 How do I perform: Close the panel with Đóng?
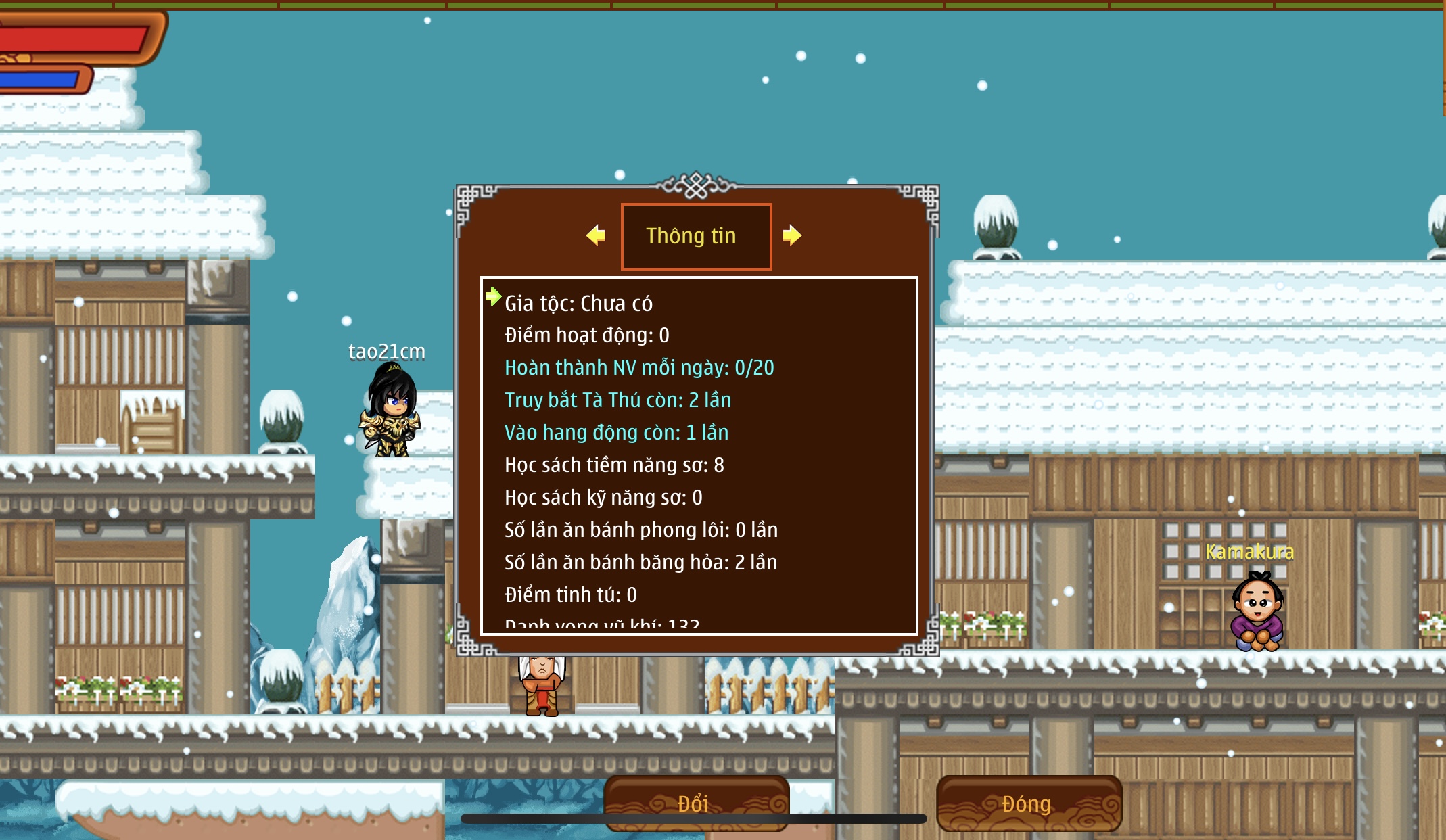click(x=1028, y=803)
